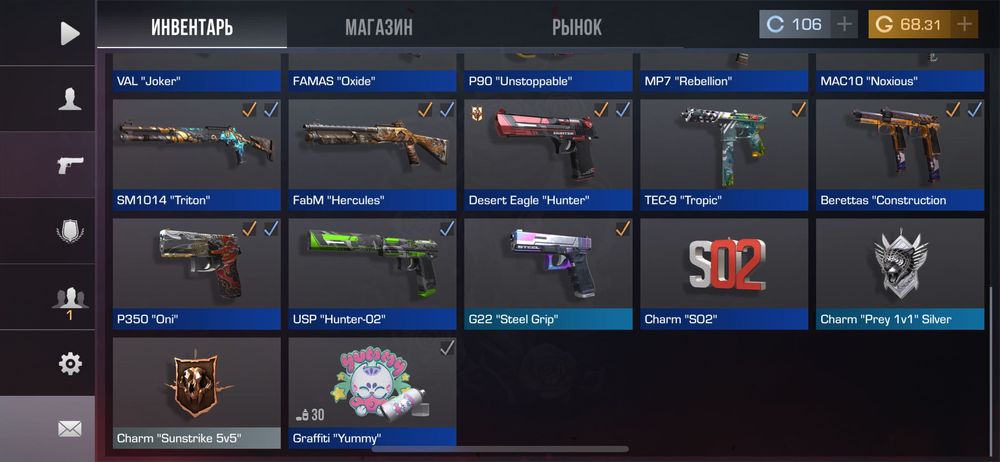This screenshot has width=1000, height=462.
Task: Open the Рынок tab
Action: [x=576, y=27]
